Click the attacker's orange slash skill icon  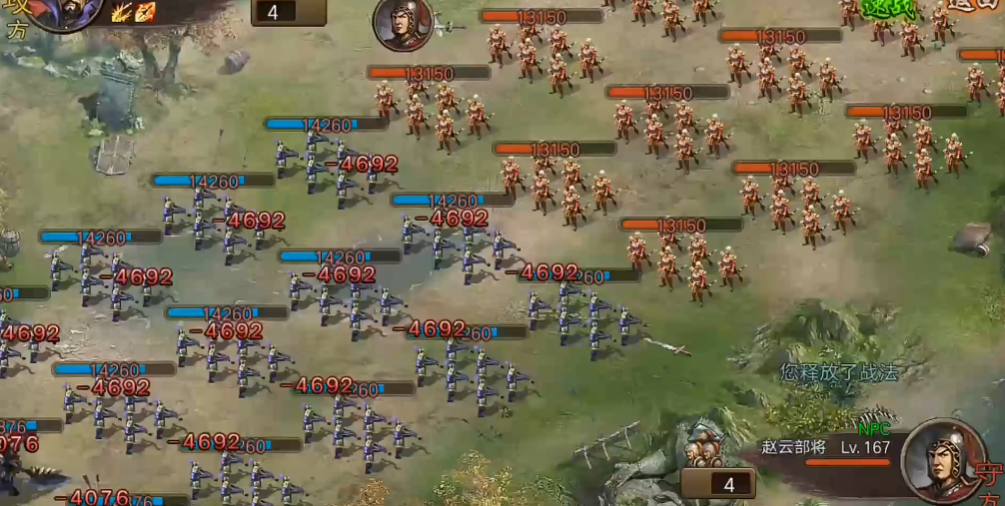click(145, 12)
